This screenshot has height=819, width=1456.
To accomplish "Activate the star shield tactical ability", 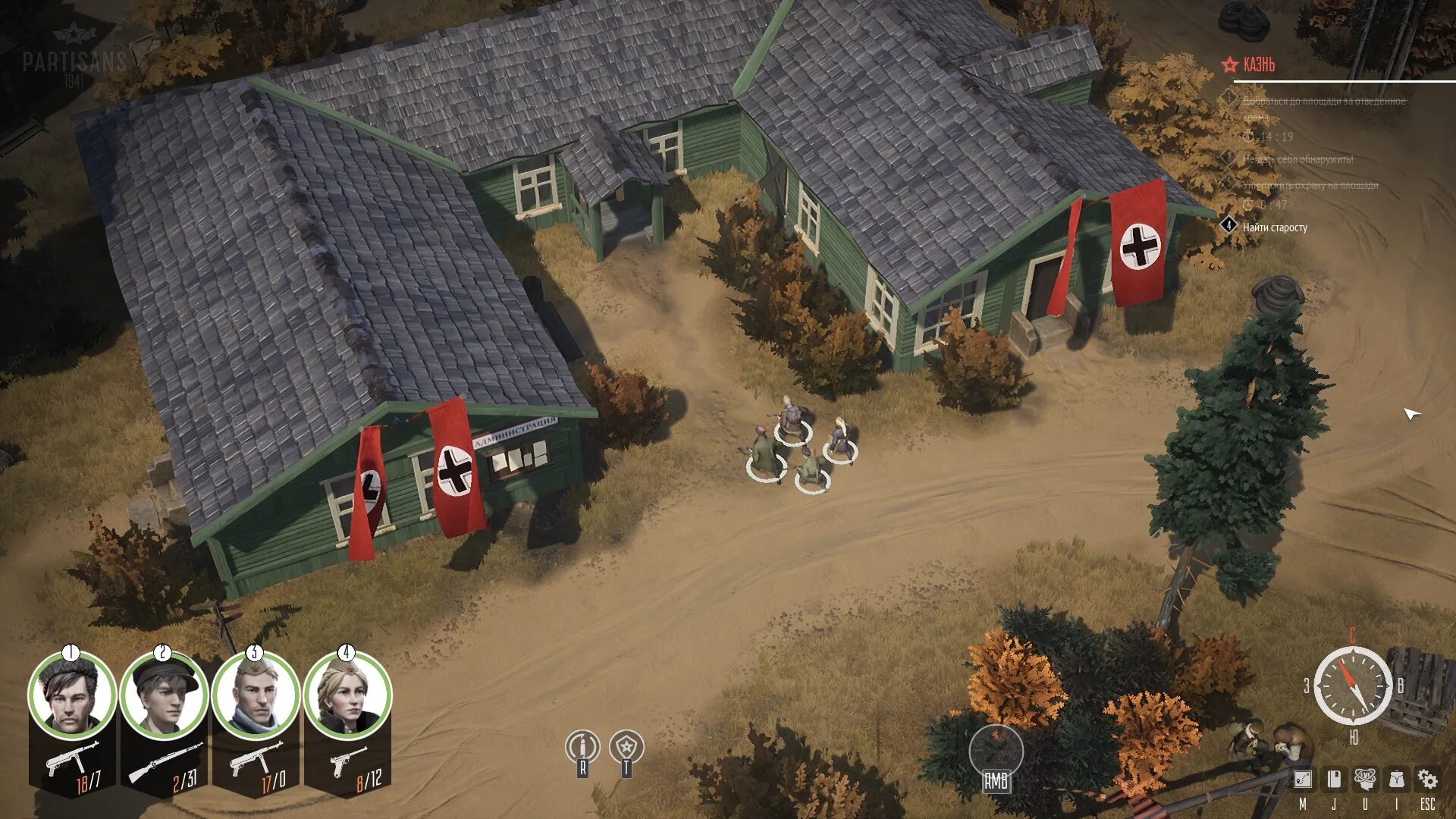I will (626, 748).
